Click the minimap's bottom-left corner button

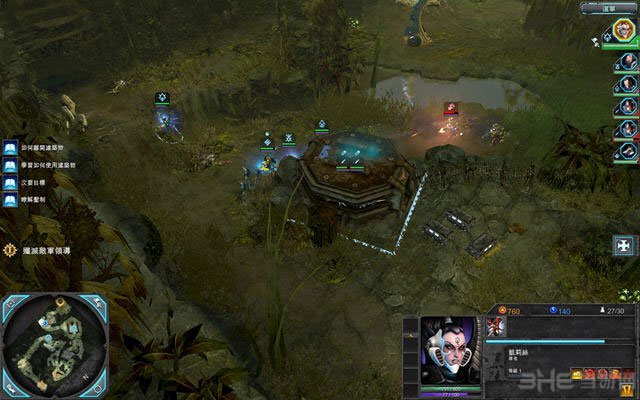tap(8, 387)
